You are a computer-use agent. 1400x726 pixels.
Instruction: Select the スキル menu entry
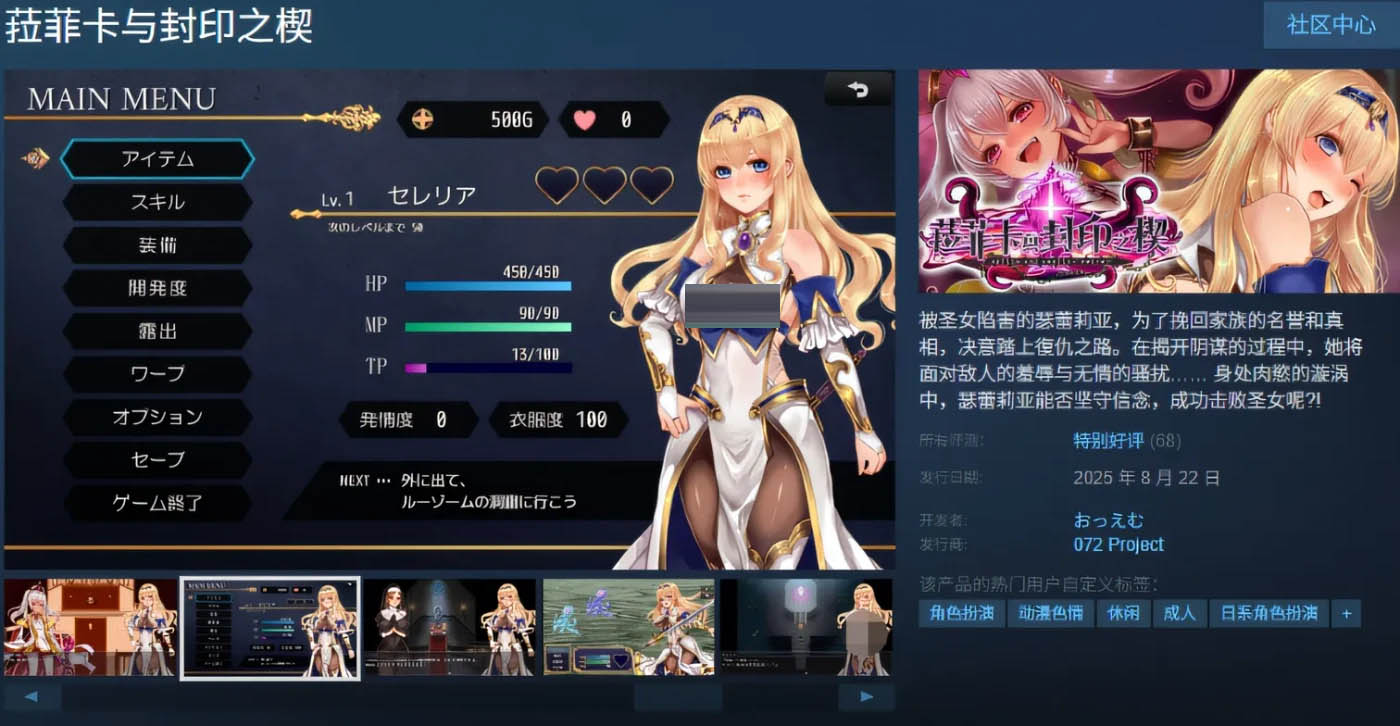pyautogui.click(x=156, y=202)
